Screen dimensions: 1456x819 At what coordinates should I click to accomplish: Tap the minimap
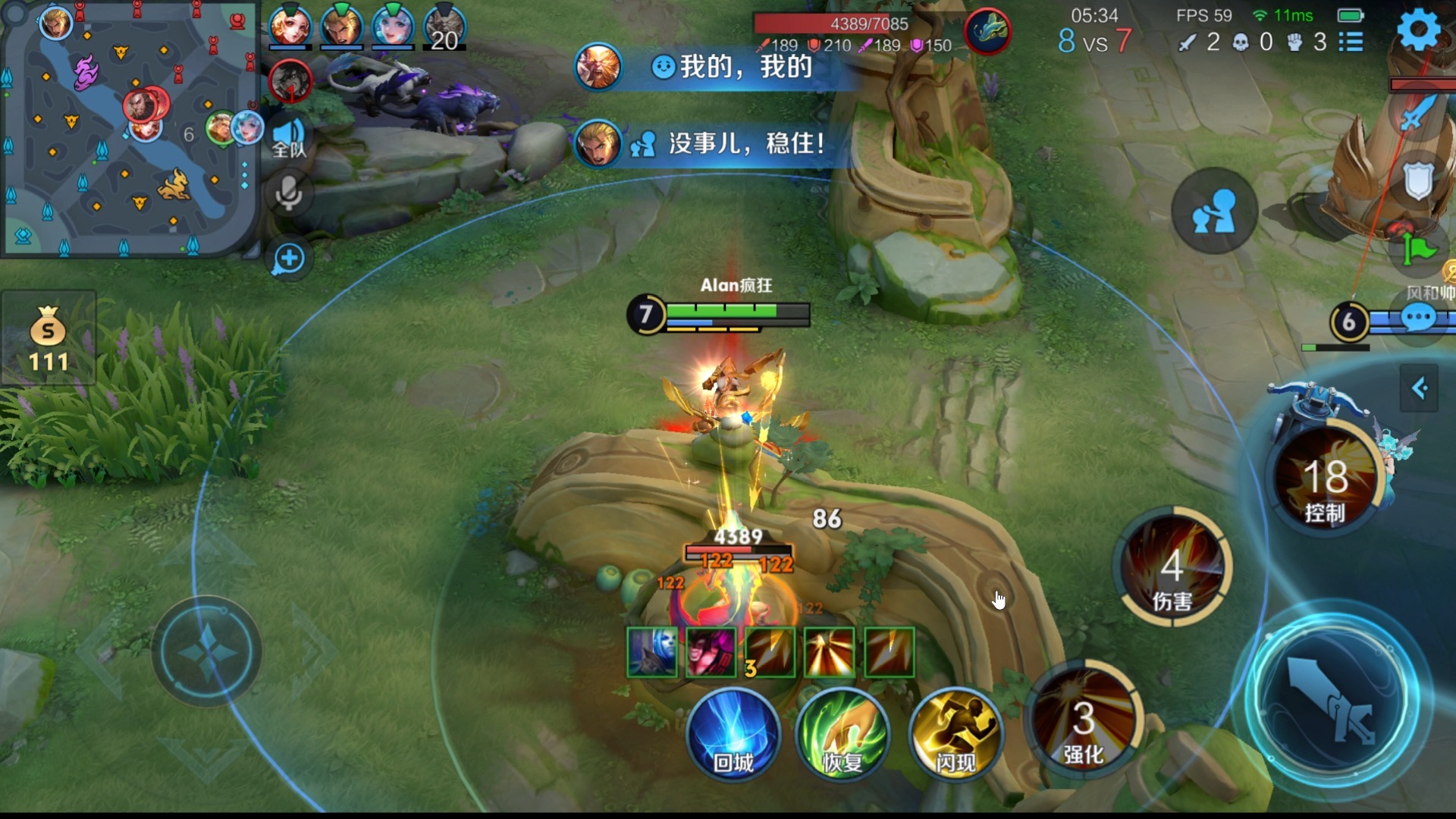[x=129, y=127]
